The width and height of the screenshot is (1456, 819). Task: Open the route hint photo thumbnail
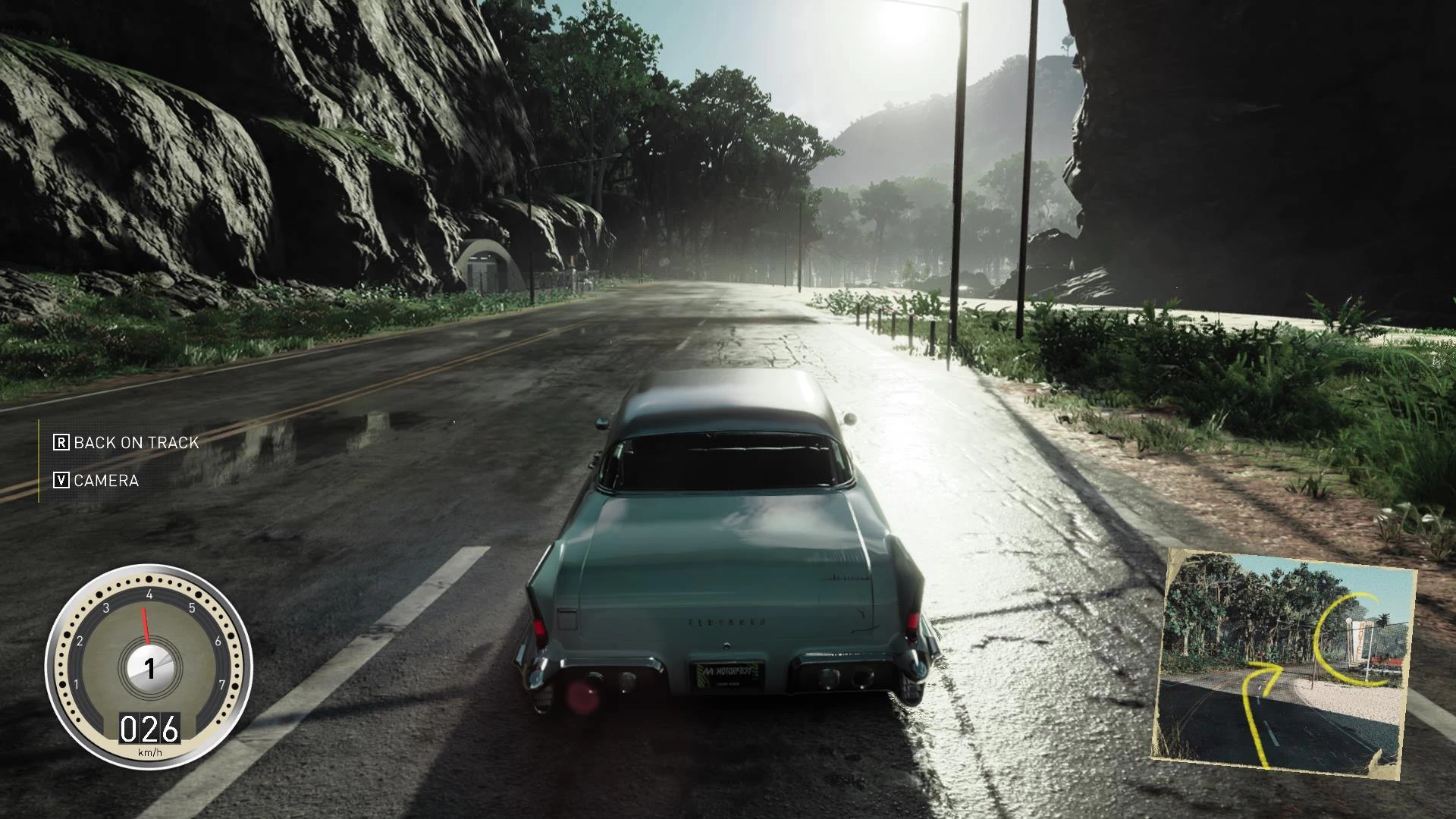(1283, 662)
